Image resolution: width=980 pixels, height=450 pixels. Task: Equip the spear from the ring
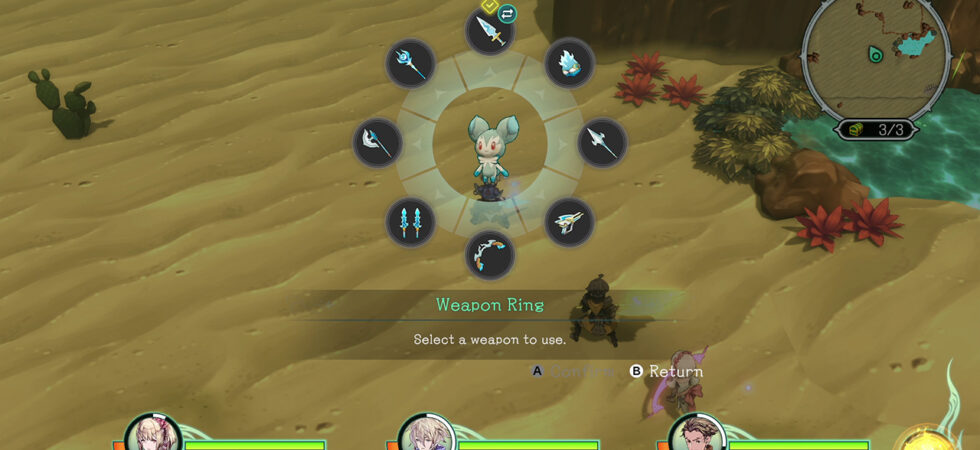point(602,143)
